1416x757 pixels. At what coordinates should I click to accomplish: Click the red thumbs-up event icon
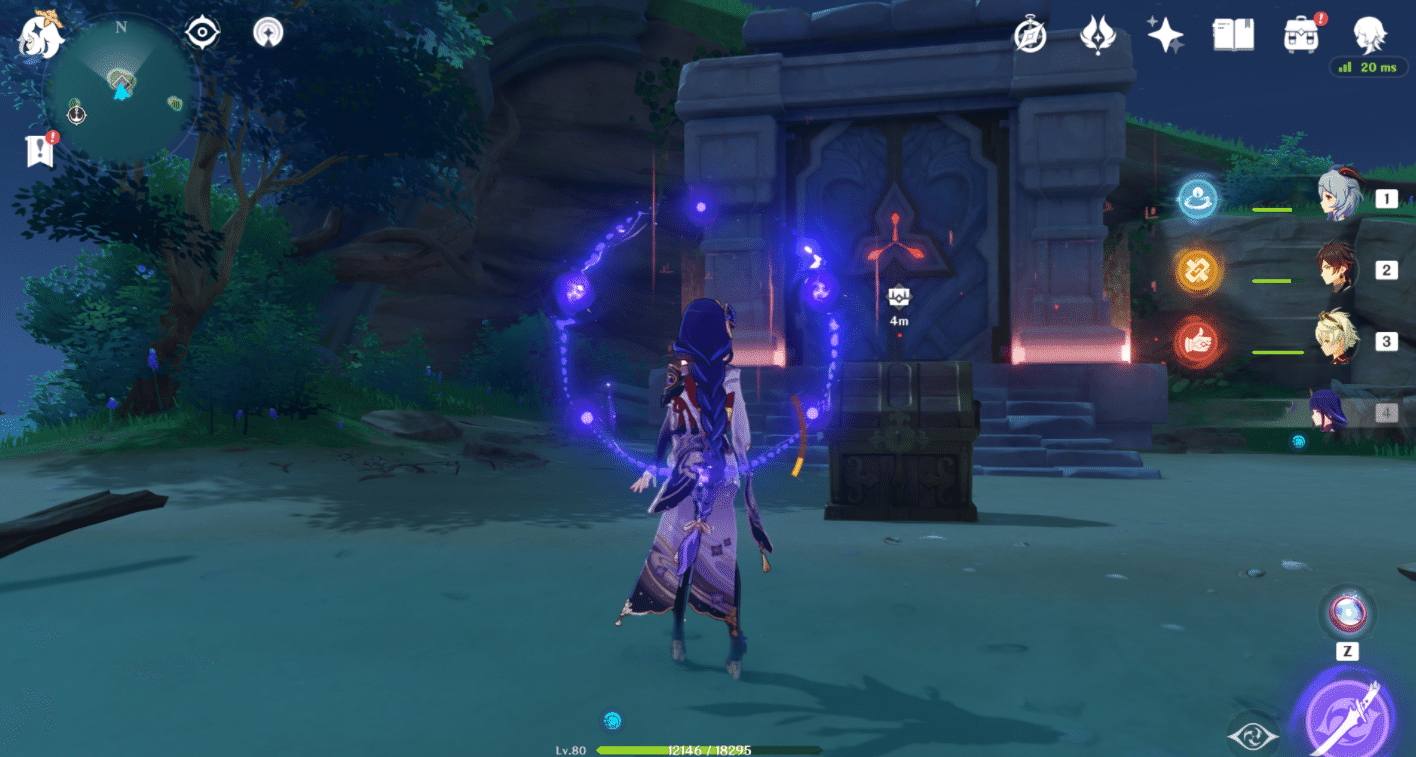[x=1197, y=341]
